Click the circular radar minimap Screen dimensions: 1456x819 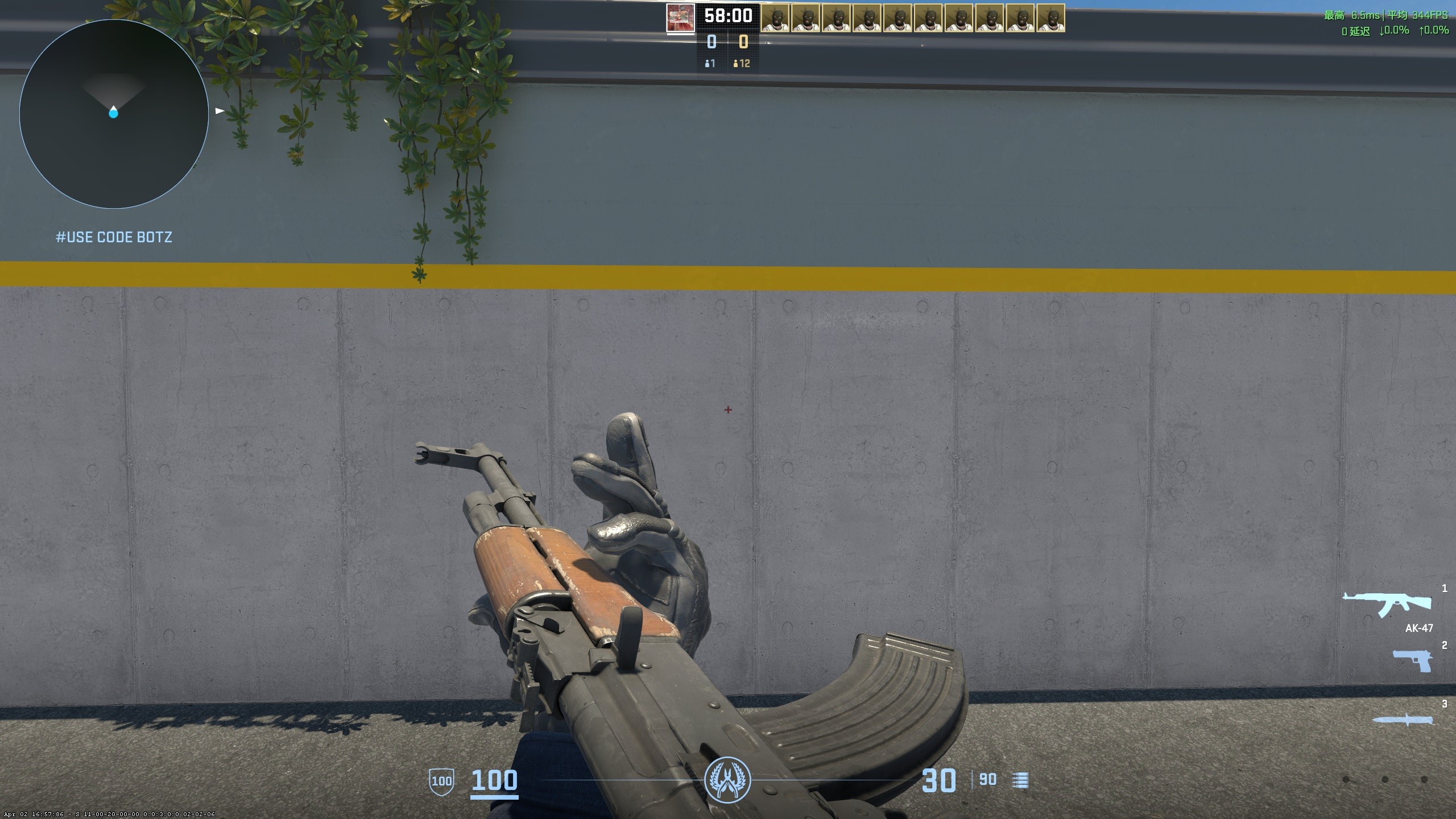114,114
